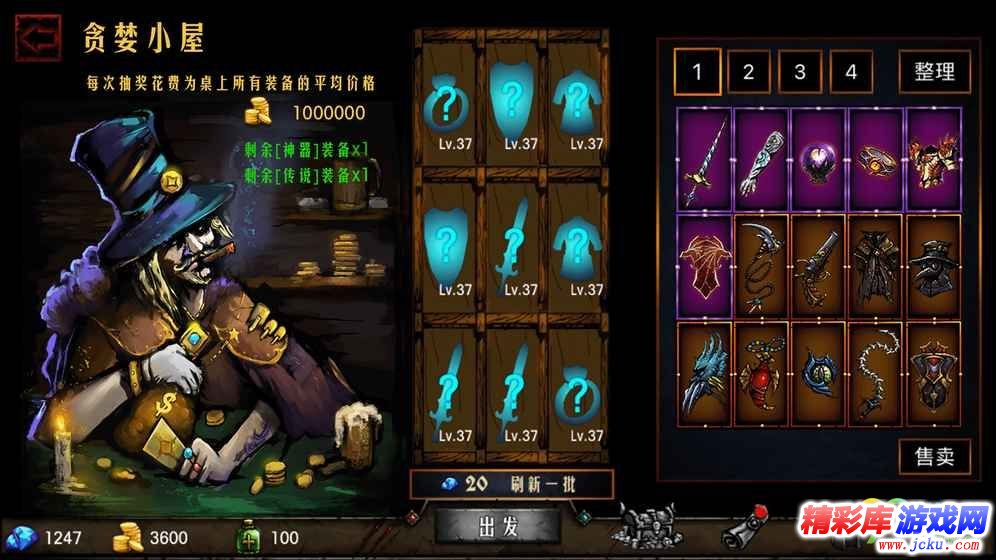
Task: Click the 出发 depart button
Action: pos(497,526)
